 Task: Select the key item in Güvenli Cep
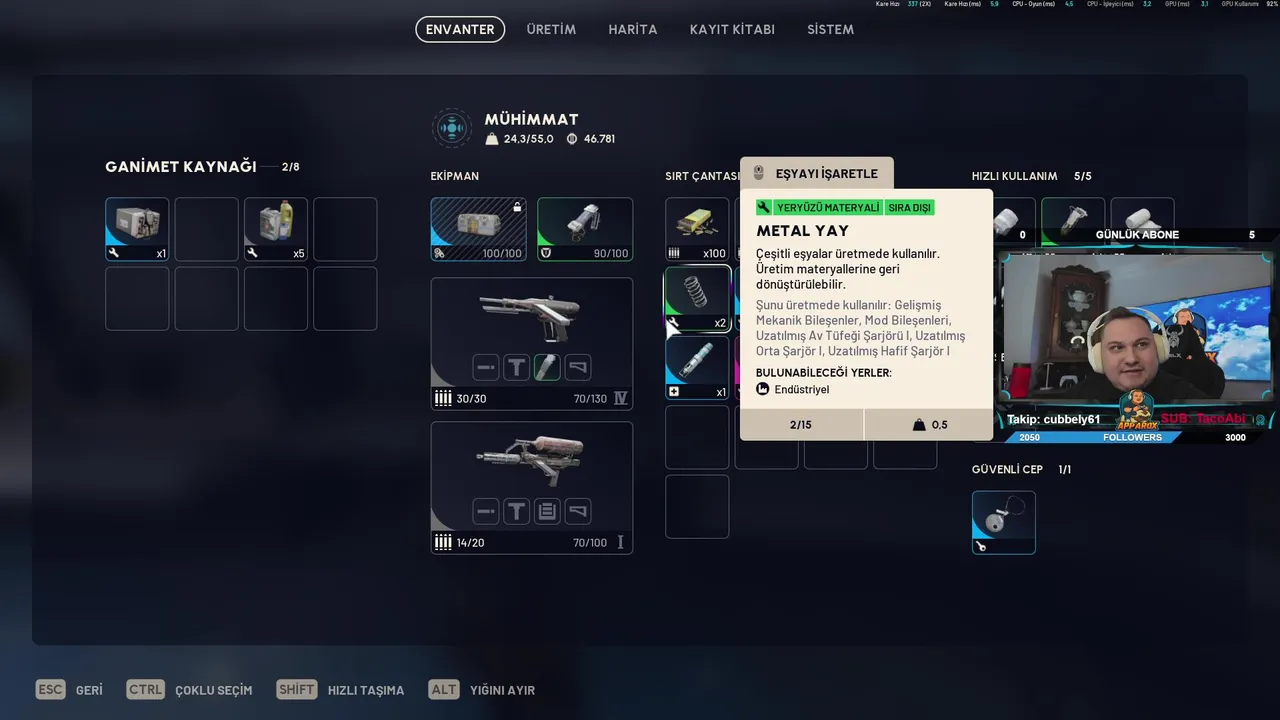1003,521
